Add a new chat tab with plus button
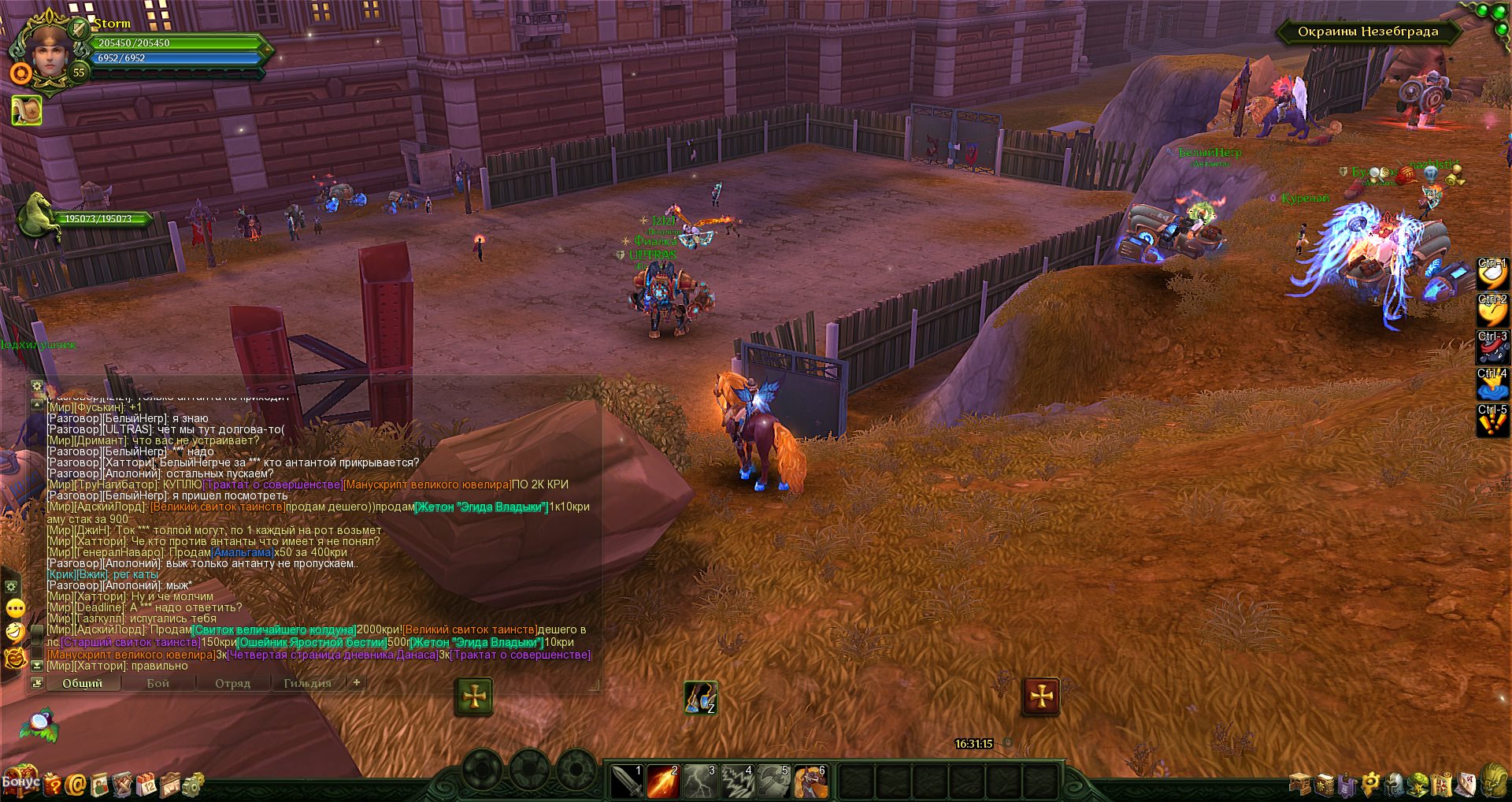Viewport: 1512px width, 802px height. pyautogui.click(x=357, y=682)
